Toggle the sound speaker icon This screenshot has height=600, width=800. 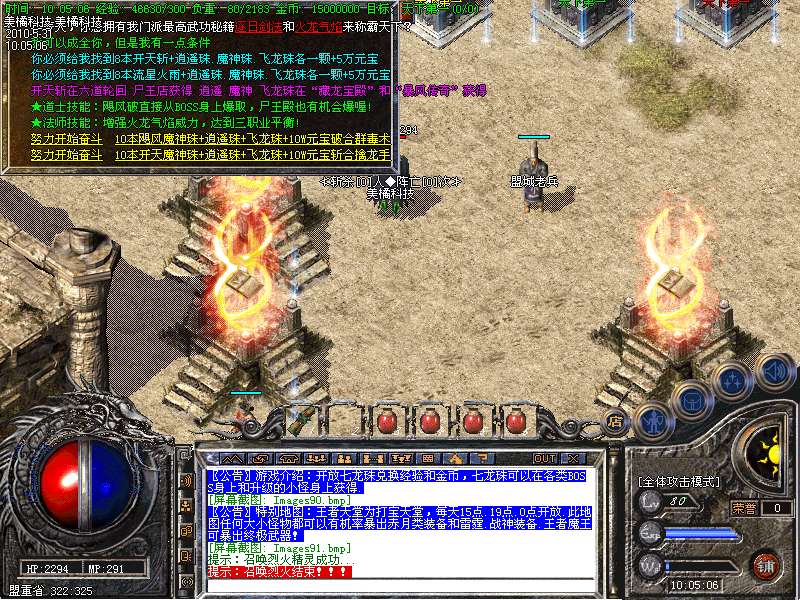(773, 369)
